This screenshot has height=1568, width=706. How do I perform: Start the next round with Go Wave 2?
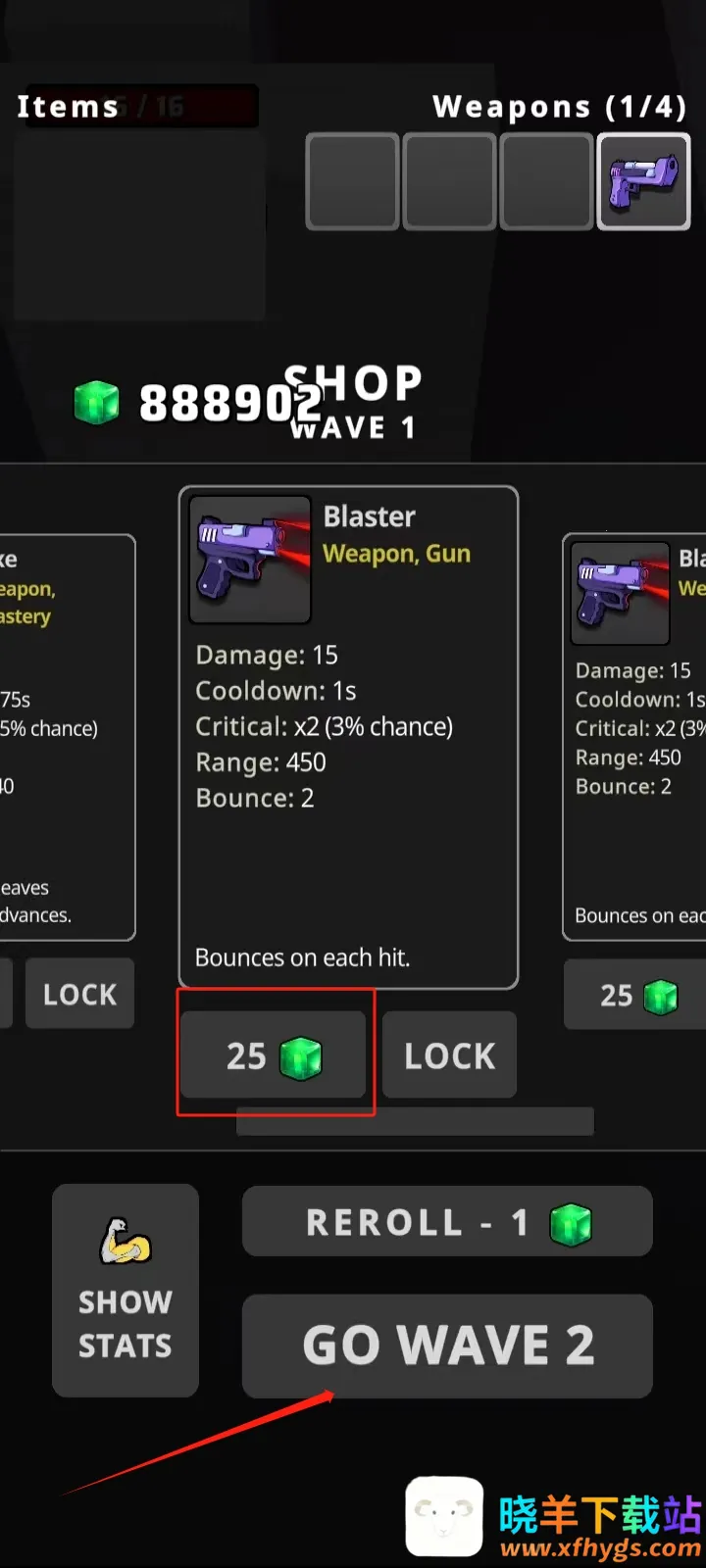click(x=447, y=1345)
